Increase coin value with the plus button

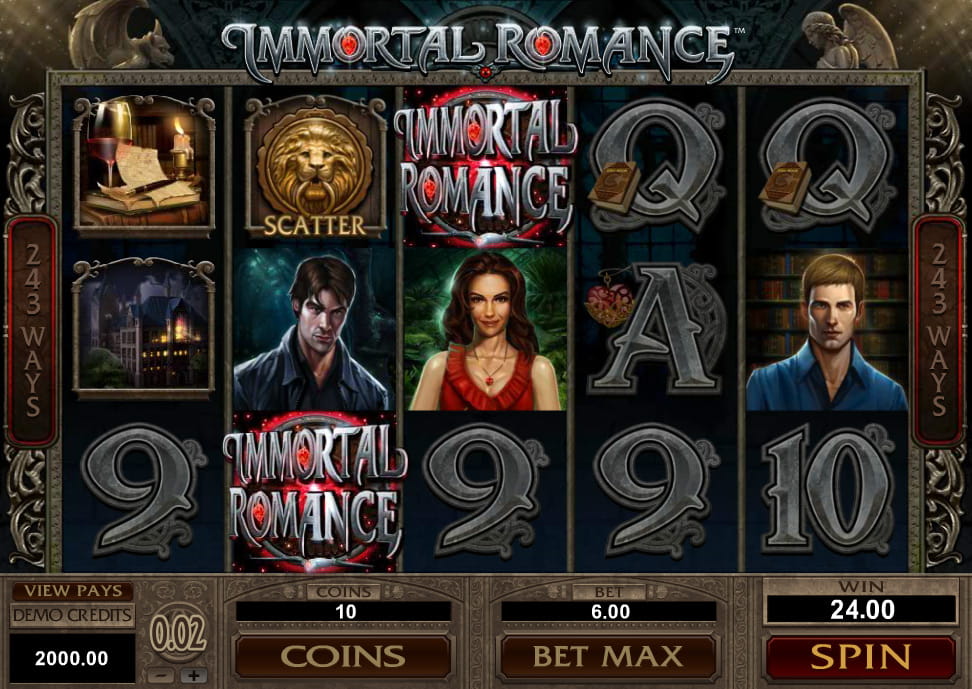pyautogui.click(x=194, y=675)
